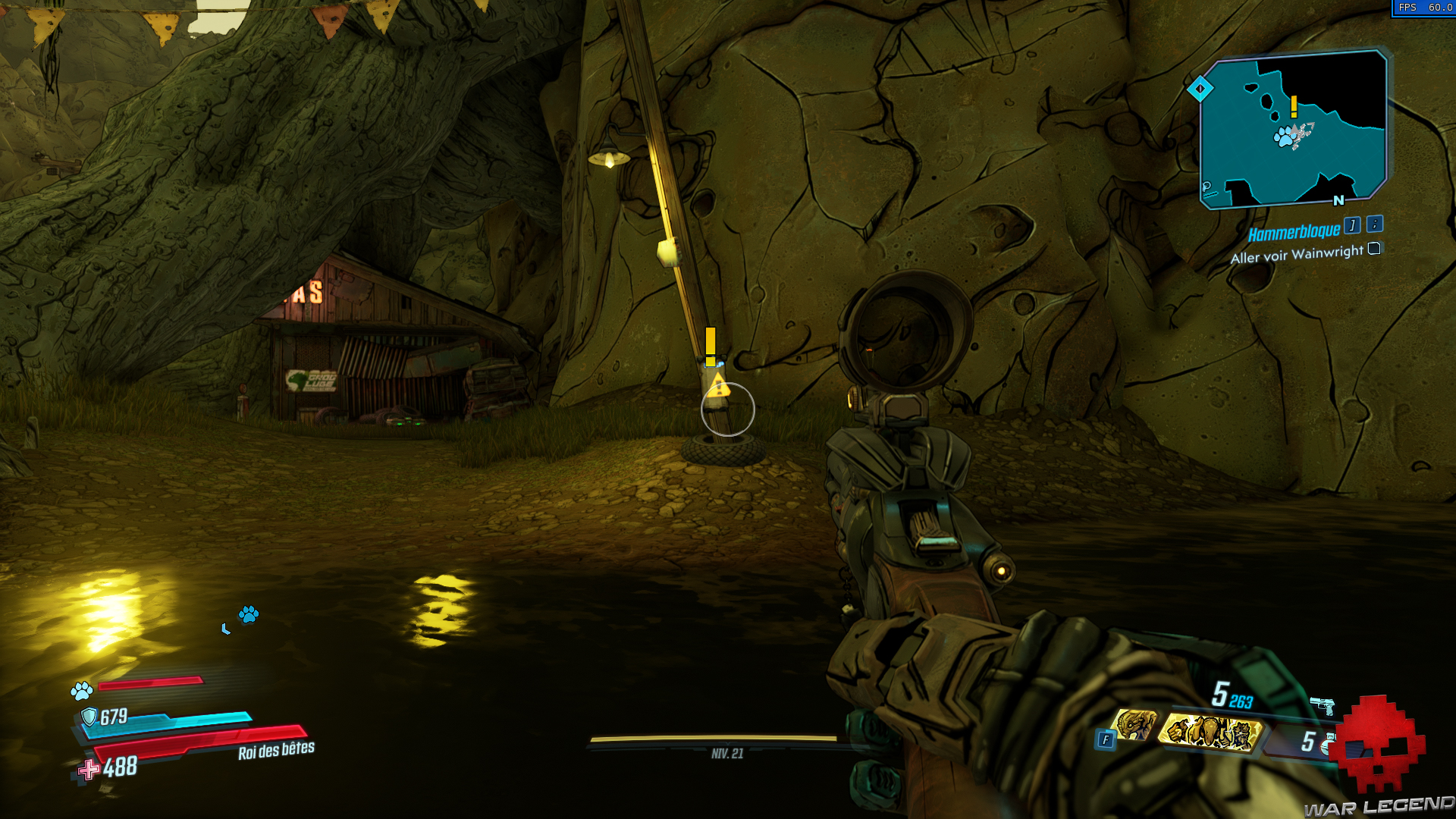Viewport: 1456px width, 819px height.
Task: Click the diamond icon on minimap corner
Action: [1200, 89]
